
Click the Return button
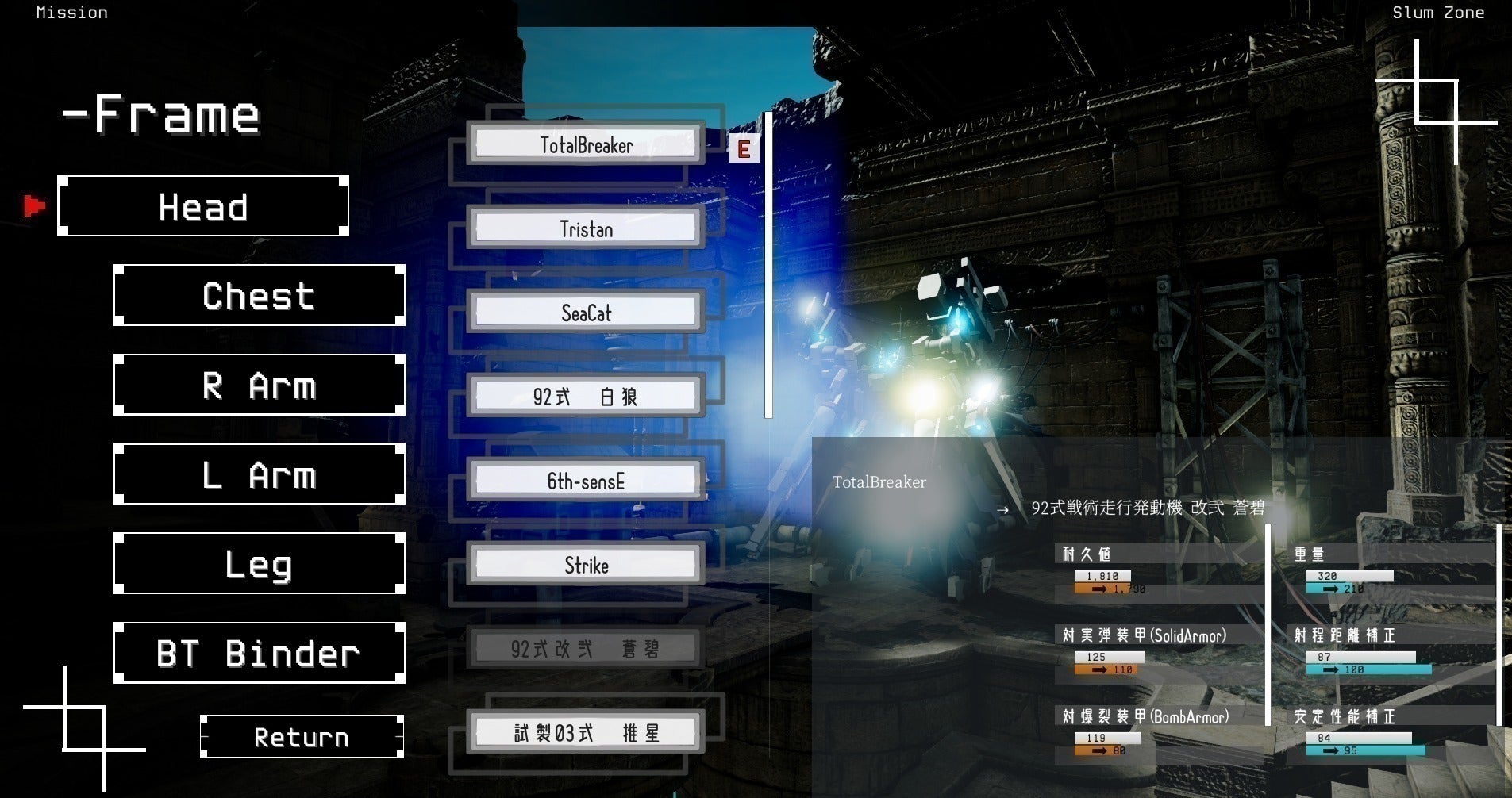302,737
